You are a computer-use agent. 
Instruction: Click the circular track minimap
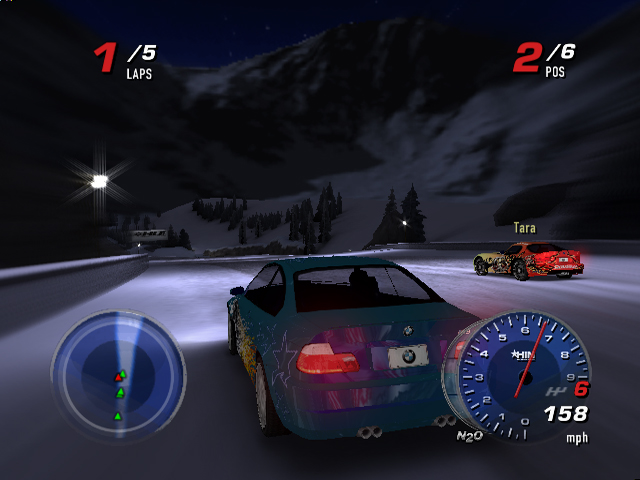(x=117, y=371)
